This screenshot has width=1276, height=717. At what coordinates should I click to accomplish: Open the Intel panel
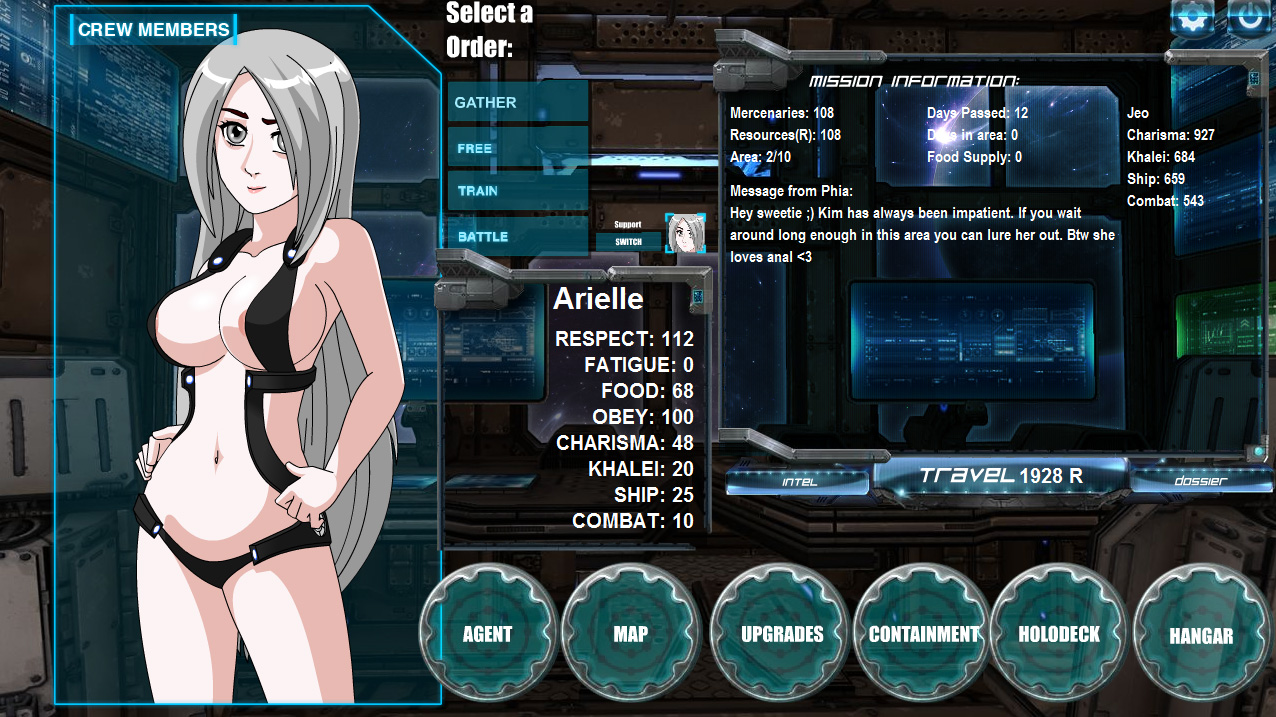click(799, 481)
